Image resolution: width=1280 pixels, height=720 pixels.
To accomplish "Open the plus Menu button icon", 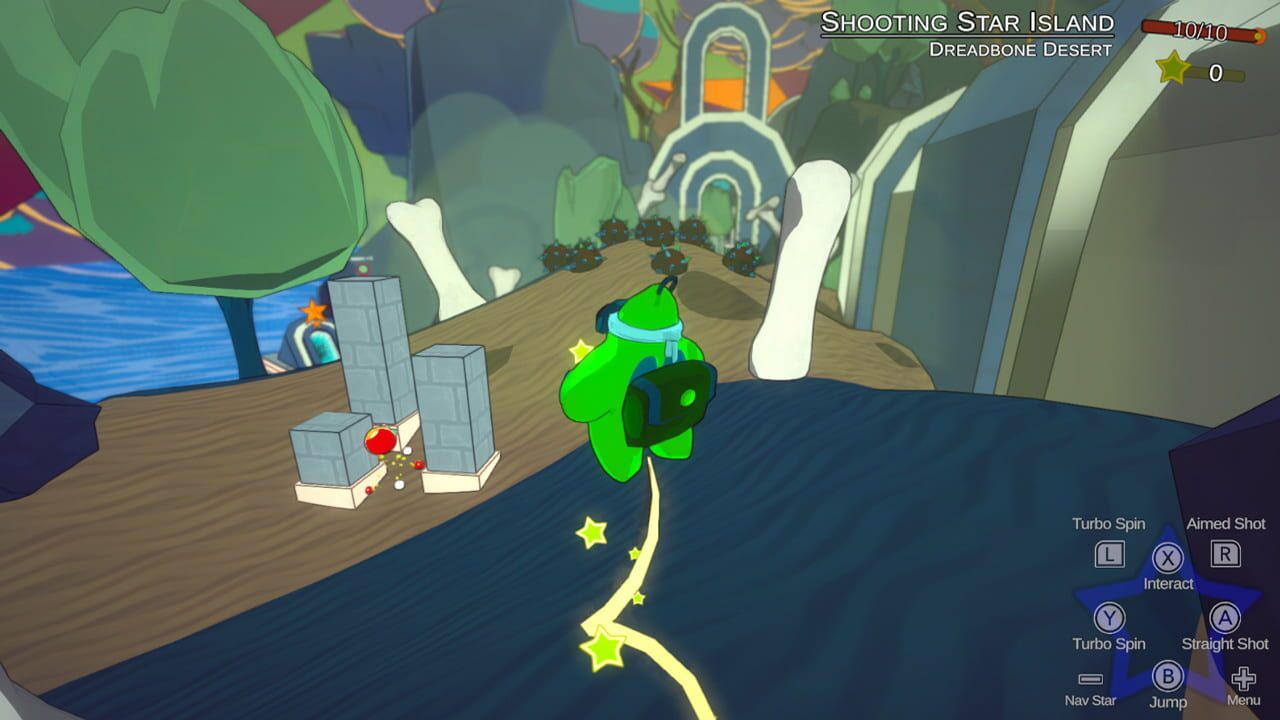I will coord(1242,678).
